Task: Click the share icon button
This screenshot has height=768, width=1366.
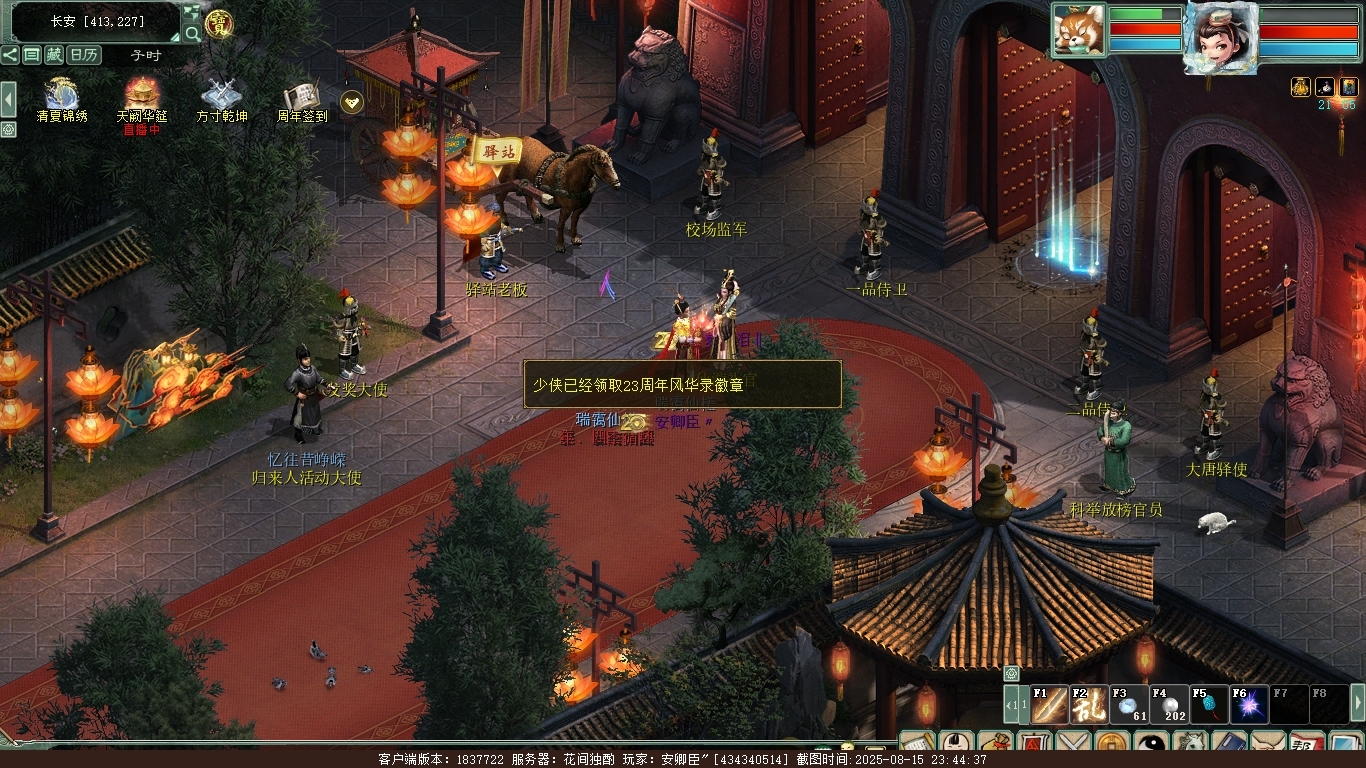Action: point(10,55)
